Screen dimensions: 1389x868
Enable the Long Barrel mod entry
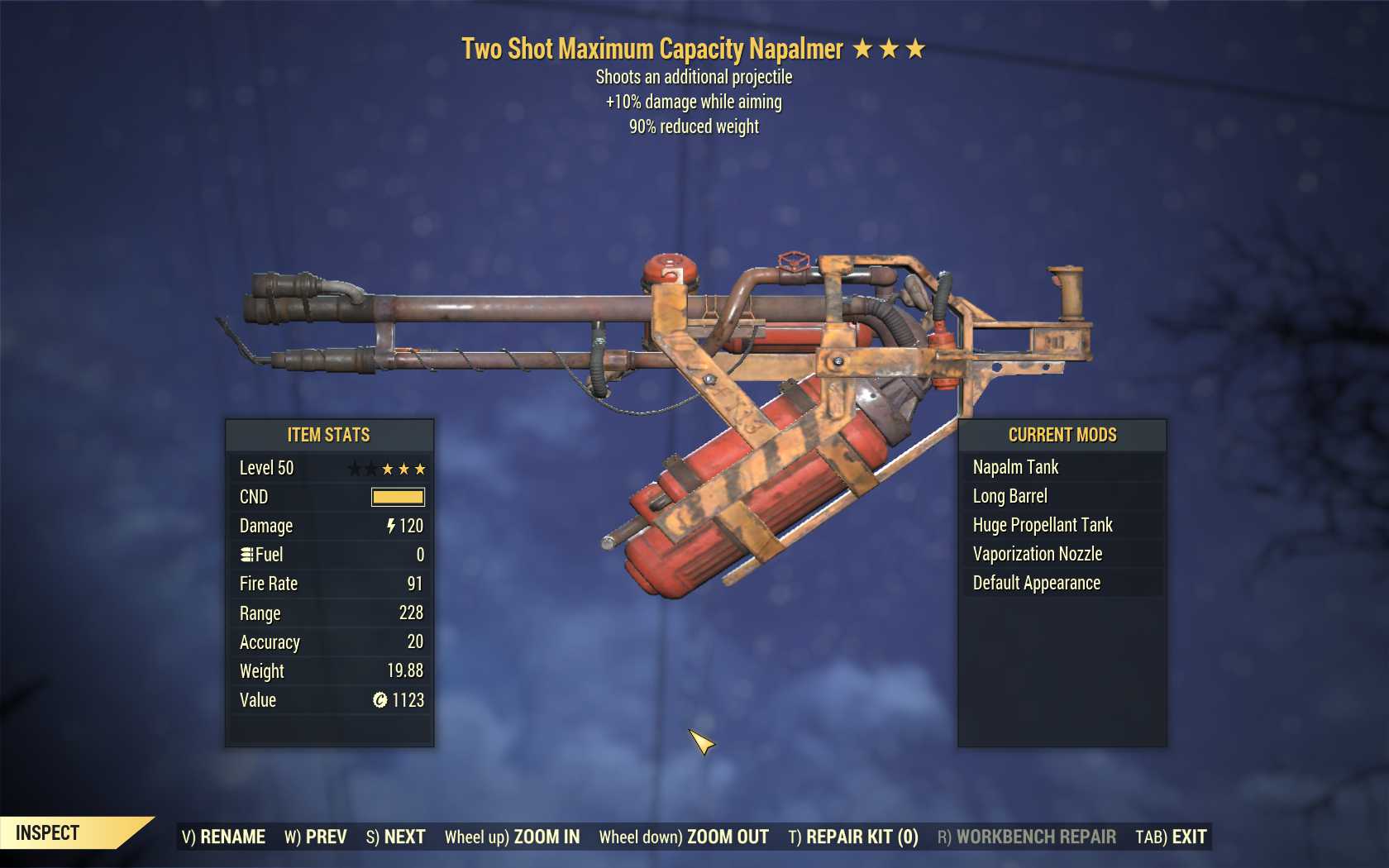(x=1010, y=496)
